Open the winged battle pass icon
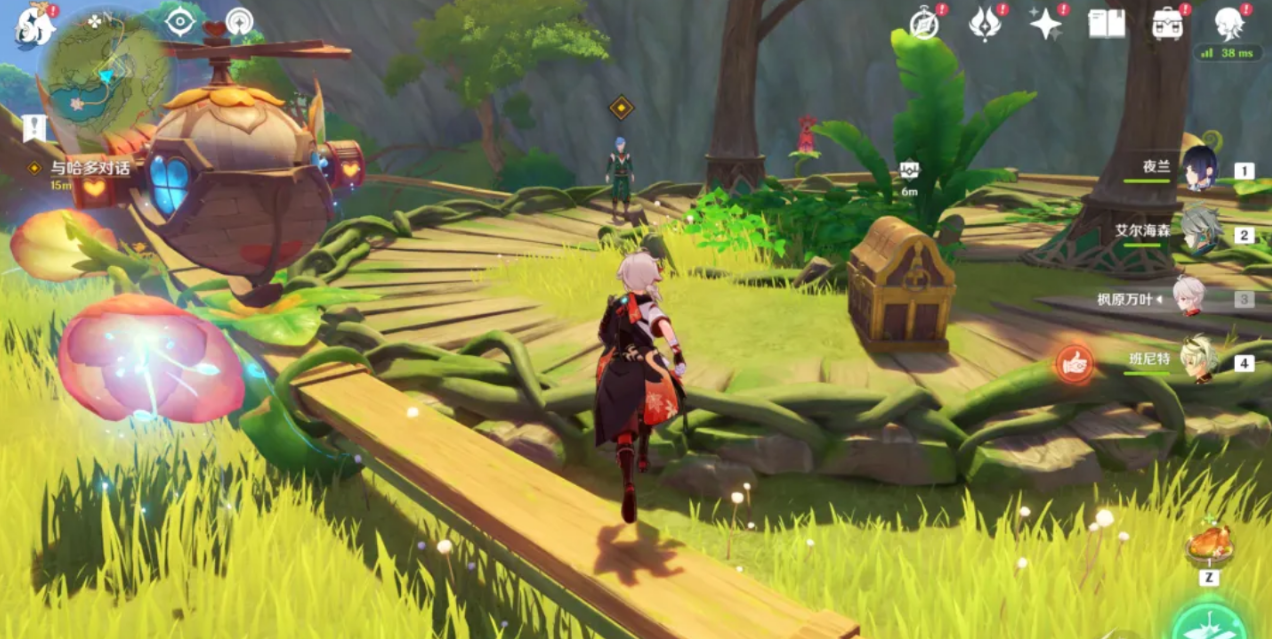1272x639 pixels. point(985,23)
